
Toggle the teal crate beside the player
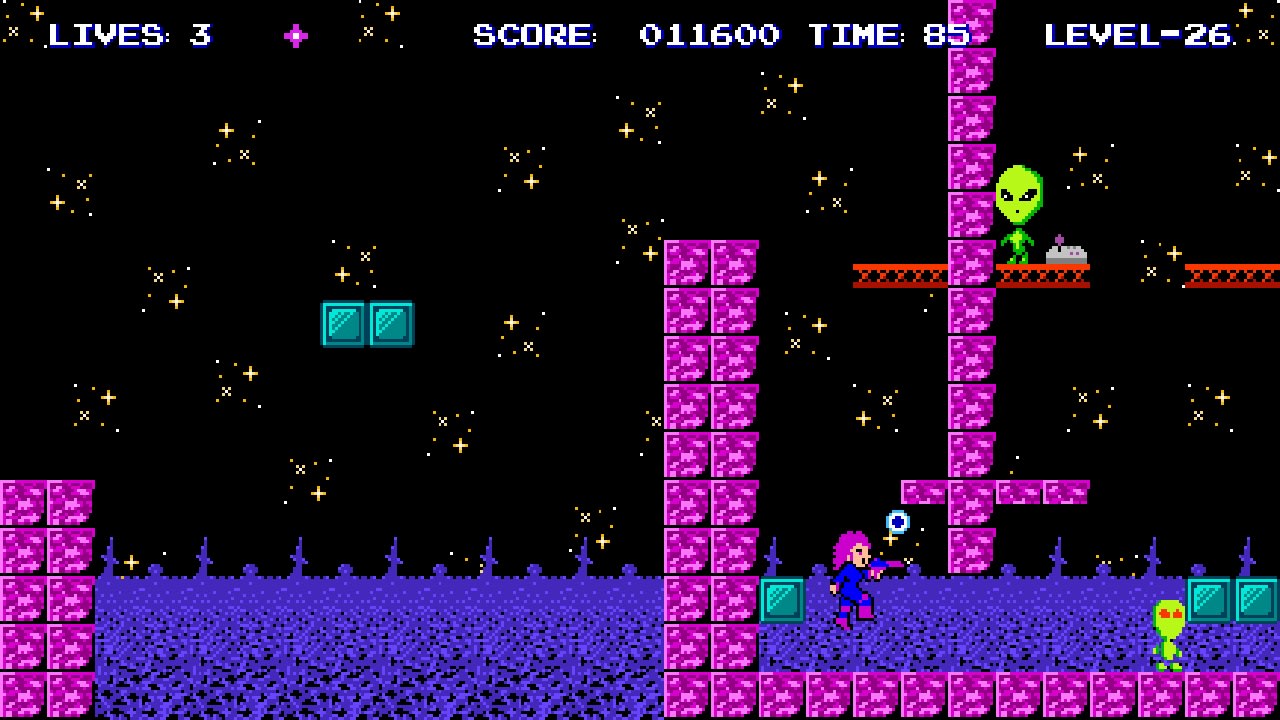(x=780, y=601)
